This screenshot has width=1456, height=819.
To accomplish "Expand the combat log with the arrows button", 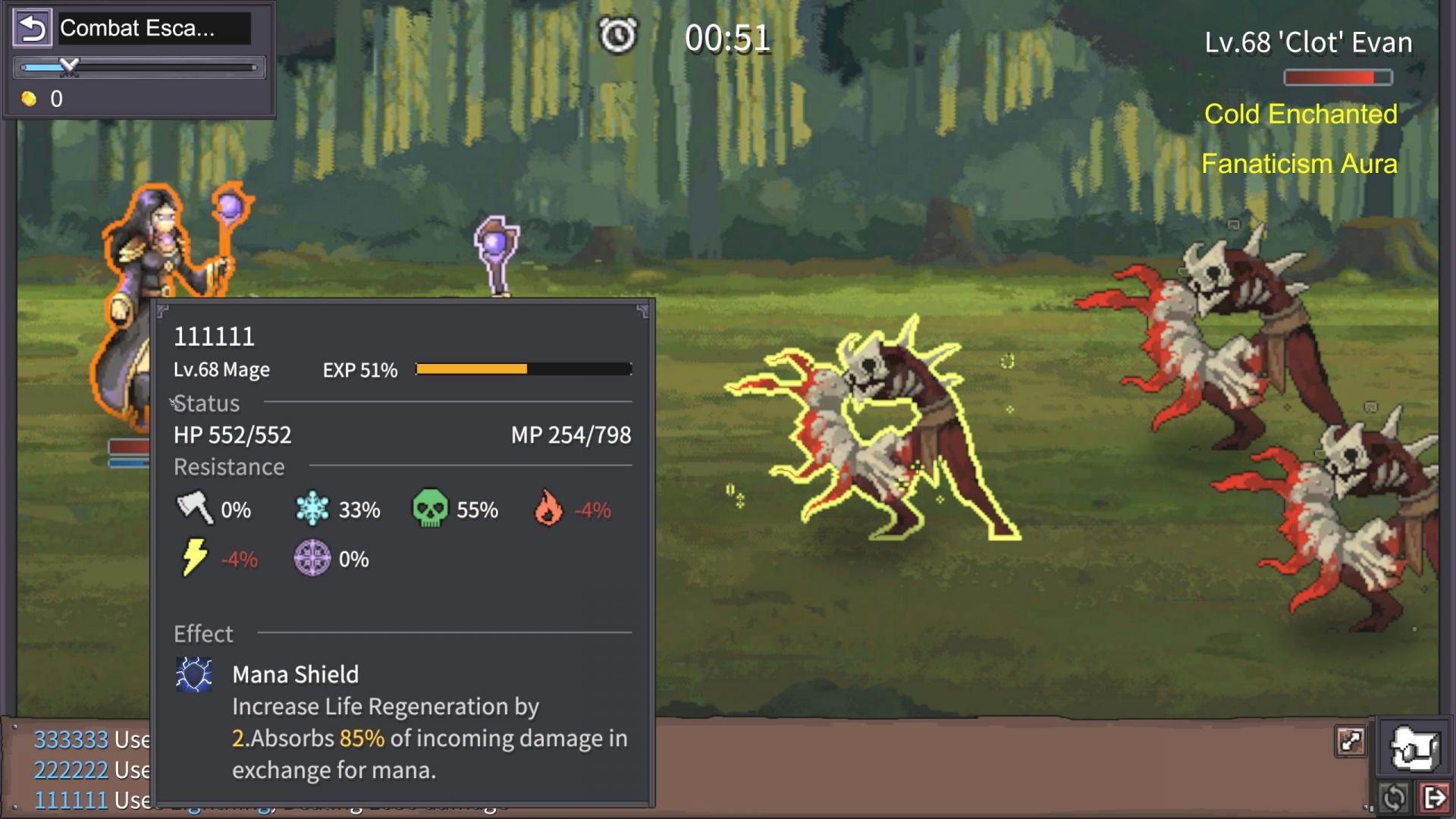I will click(x=1351, y=741).
